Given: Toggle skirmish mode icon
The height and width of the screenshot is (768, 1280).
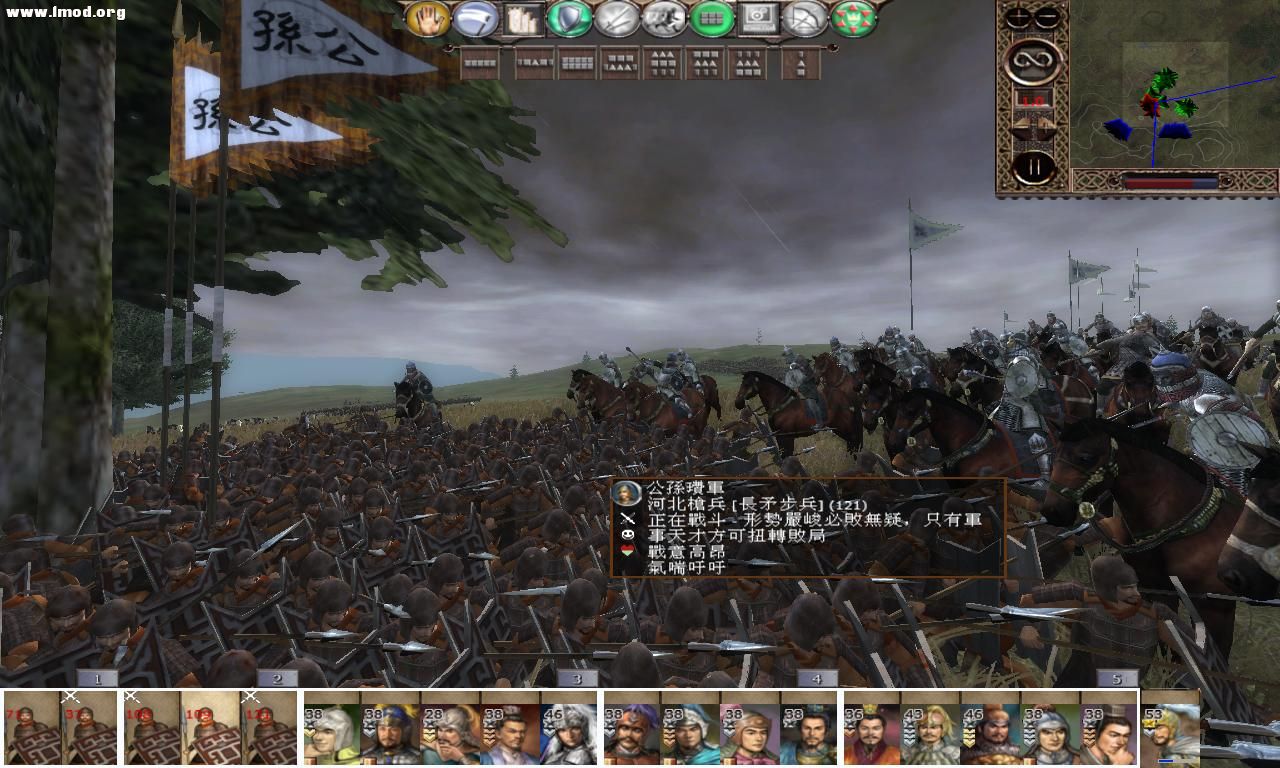Looking at the screenshot, I should tap(666, 20).
